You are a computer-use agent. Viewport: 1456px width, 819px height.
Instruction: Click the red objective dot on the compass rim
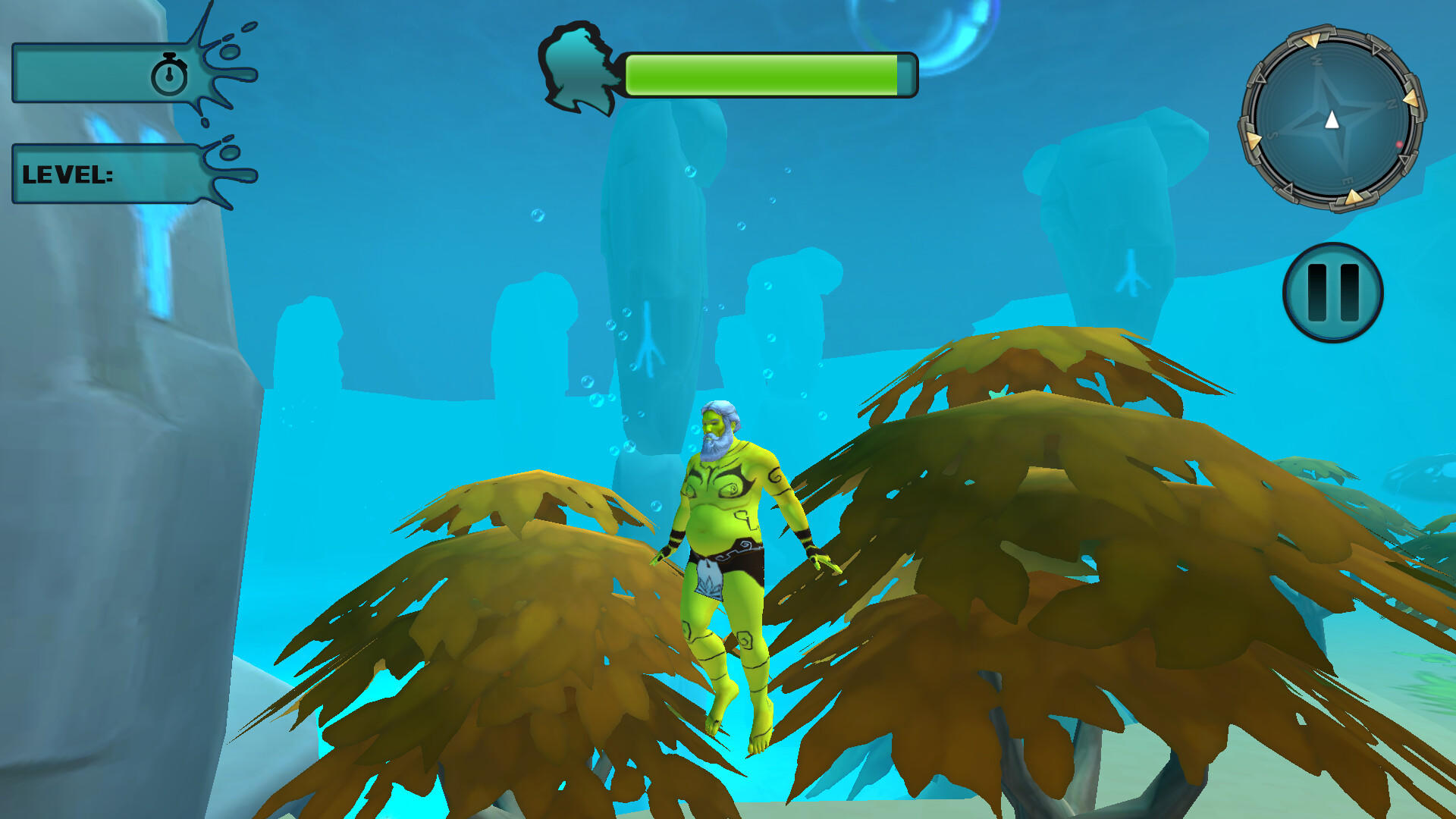click(1399, 144)
